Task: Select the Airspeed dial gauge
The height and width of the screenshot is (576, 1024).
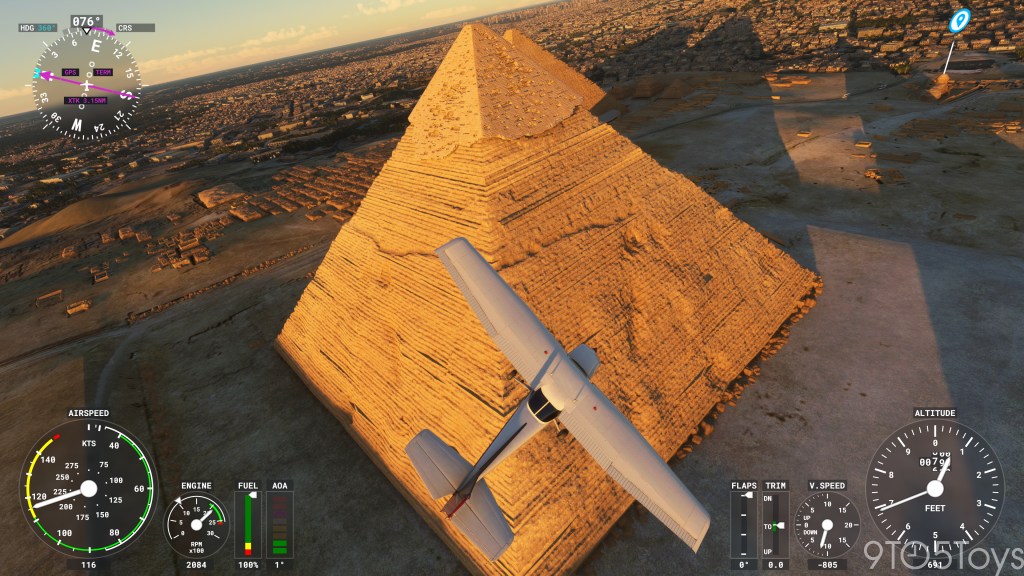Action: pyautogui.click(x=88, y=488)
